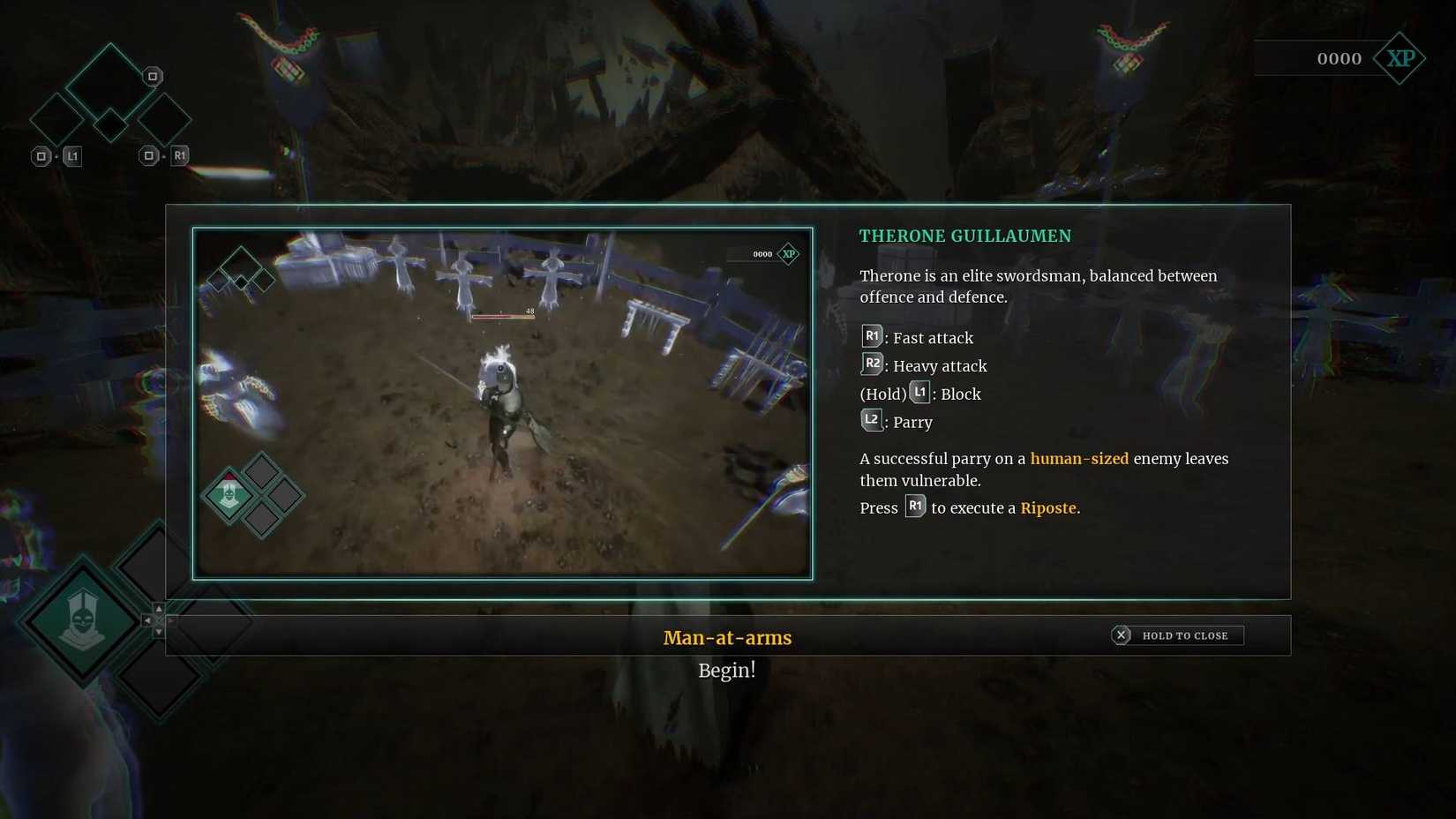Click the R2 Heavy attack button icon
This screenshot has height=819, width=1456.
(x=871, y=363)
